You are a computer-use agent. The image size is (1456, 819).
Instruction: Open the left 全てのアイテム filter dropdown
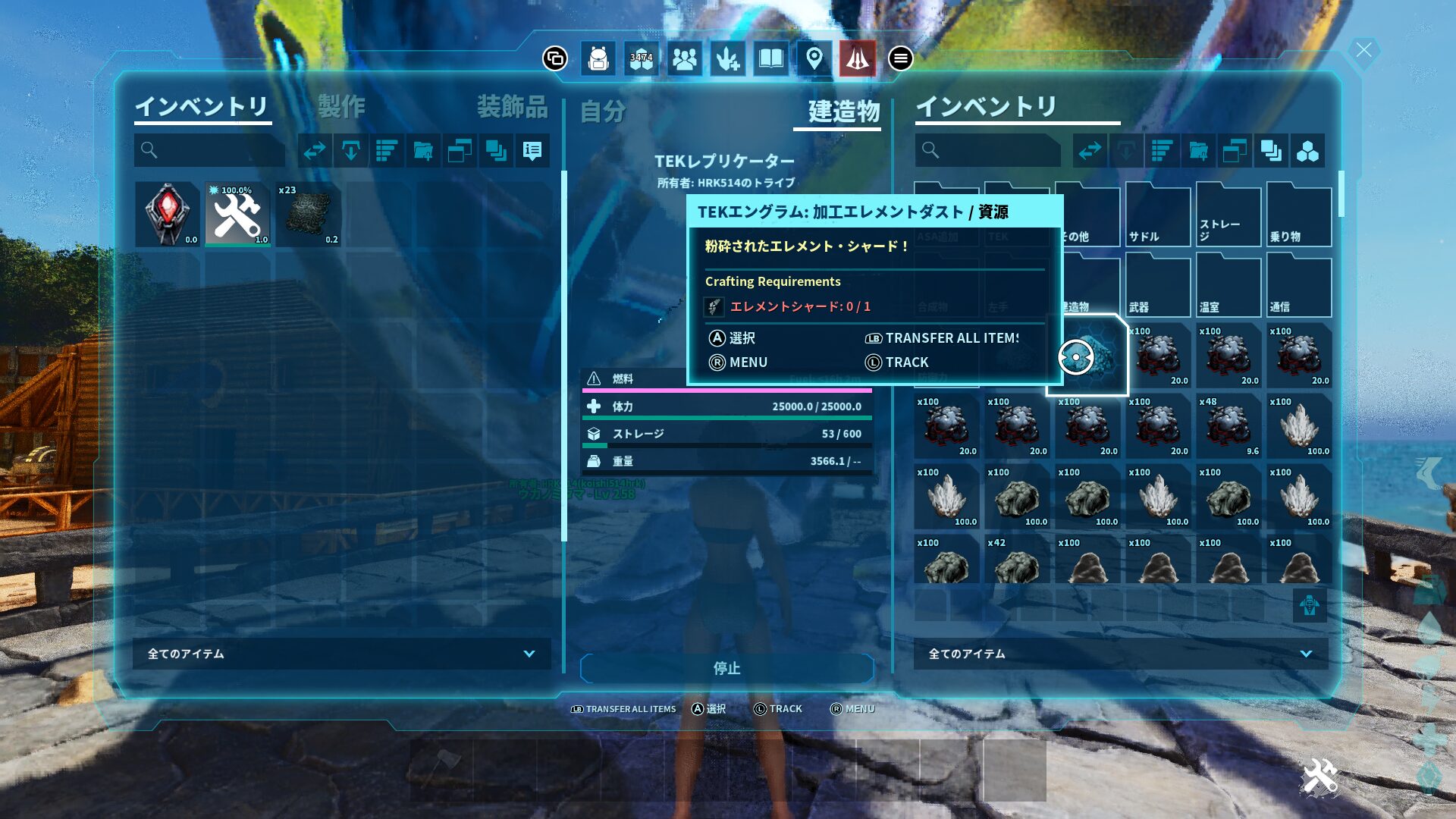click(x=341, y=654)
